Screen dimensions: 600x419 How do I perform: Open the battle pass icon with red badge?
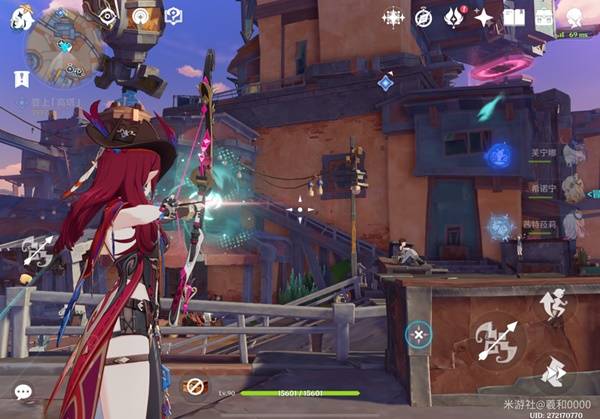pyautogui.click(x=455, y=17)
